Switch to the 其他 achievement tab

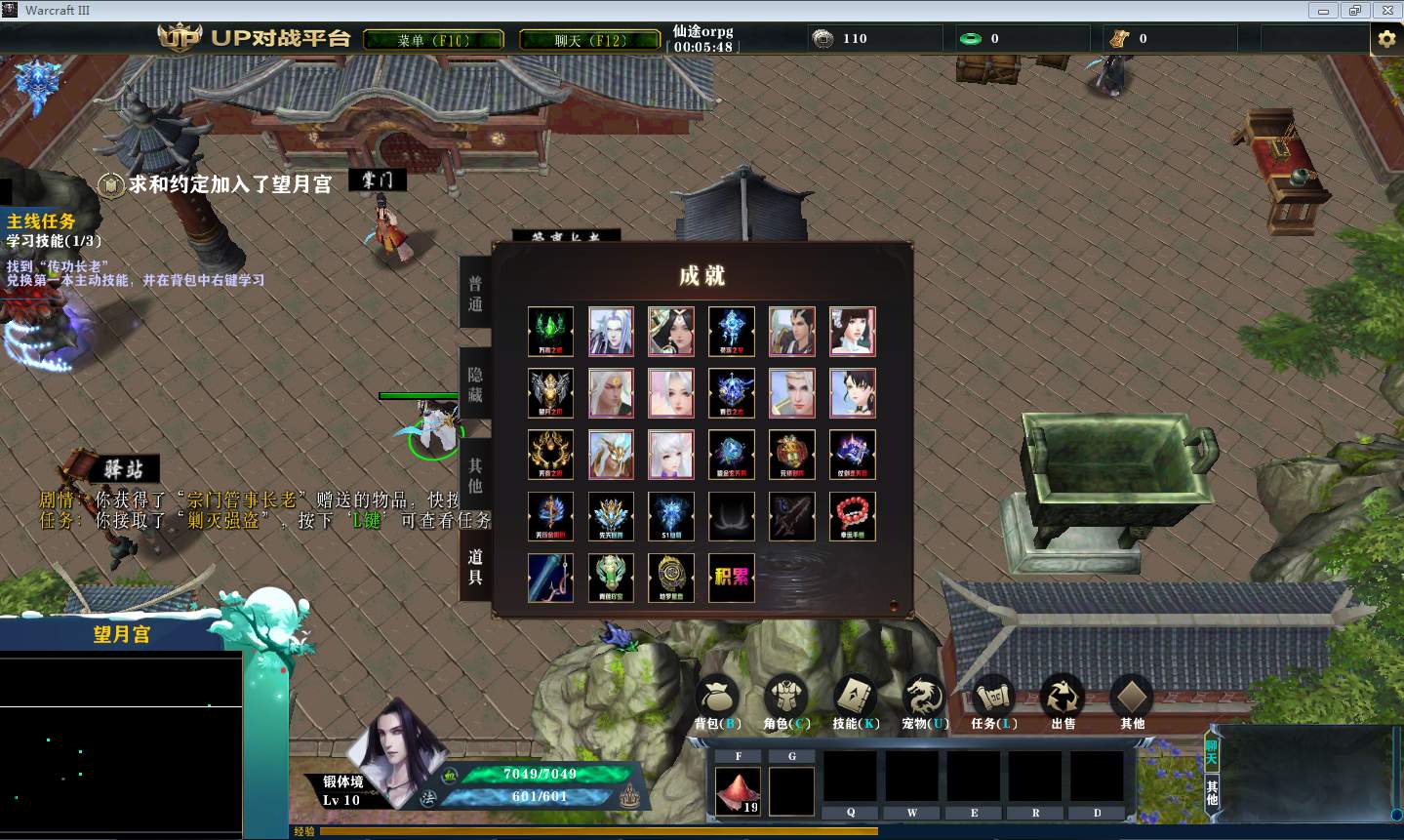[x=475, y=475]
